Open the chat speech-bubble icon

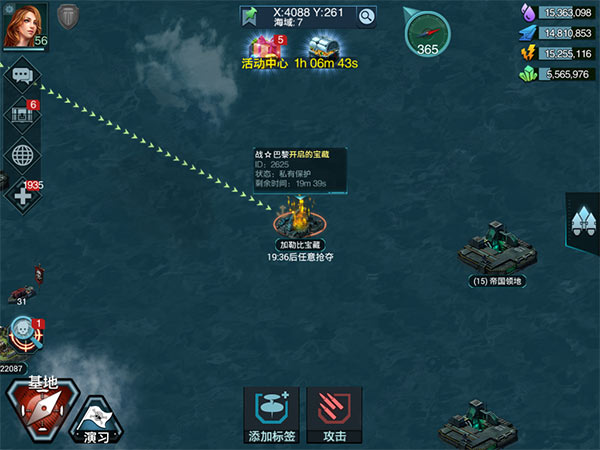pos(21,74)
